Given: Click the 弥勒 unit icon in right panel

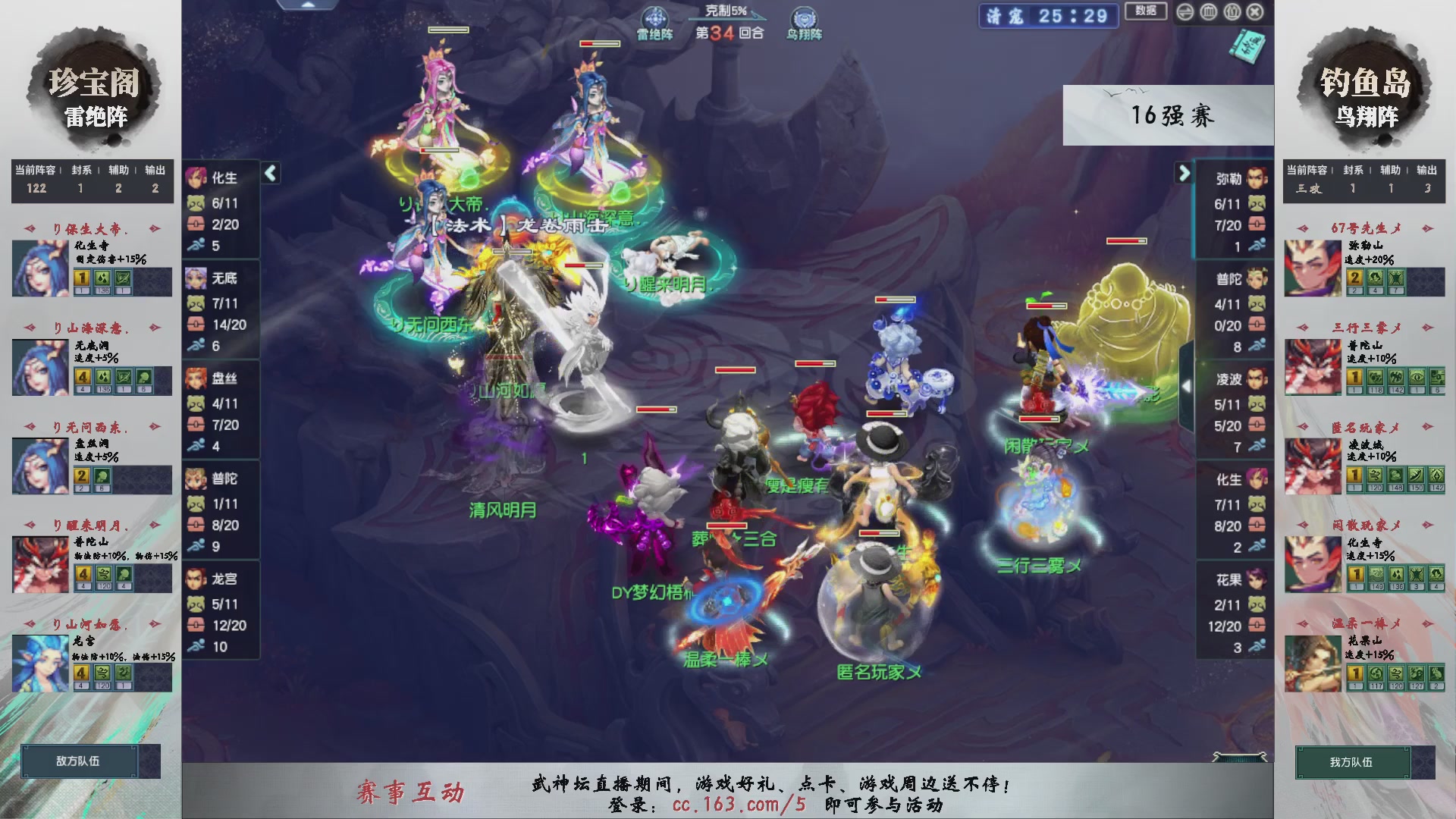Looking at the screenshot, I should click(x=1255, y=178).
